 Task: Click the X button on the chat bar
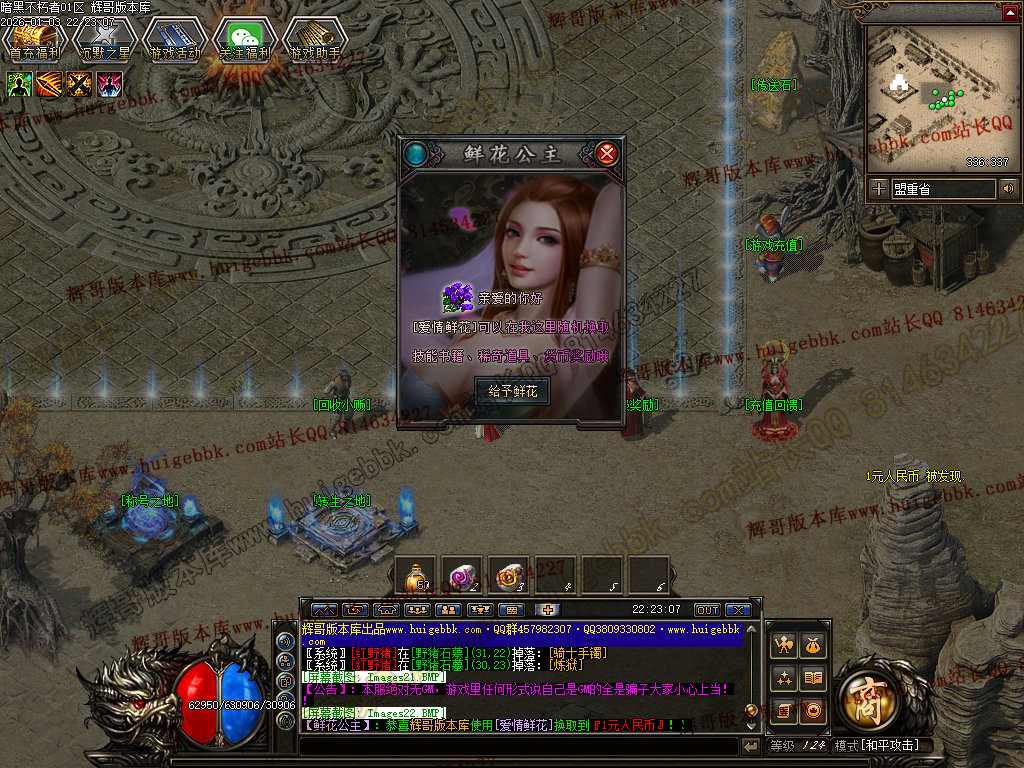[738, 610]
